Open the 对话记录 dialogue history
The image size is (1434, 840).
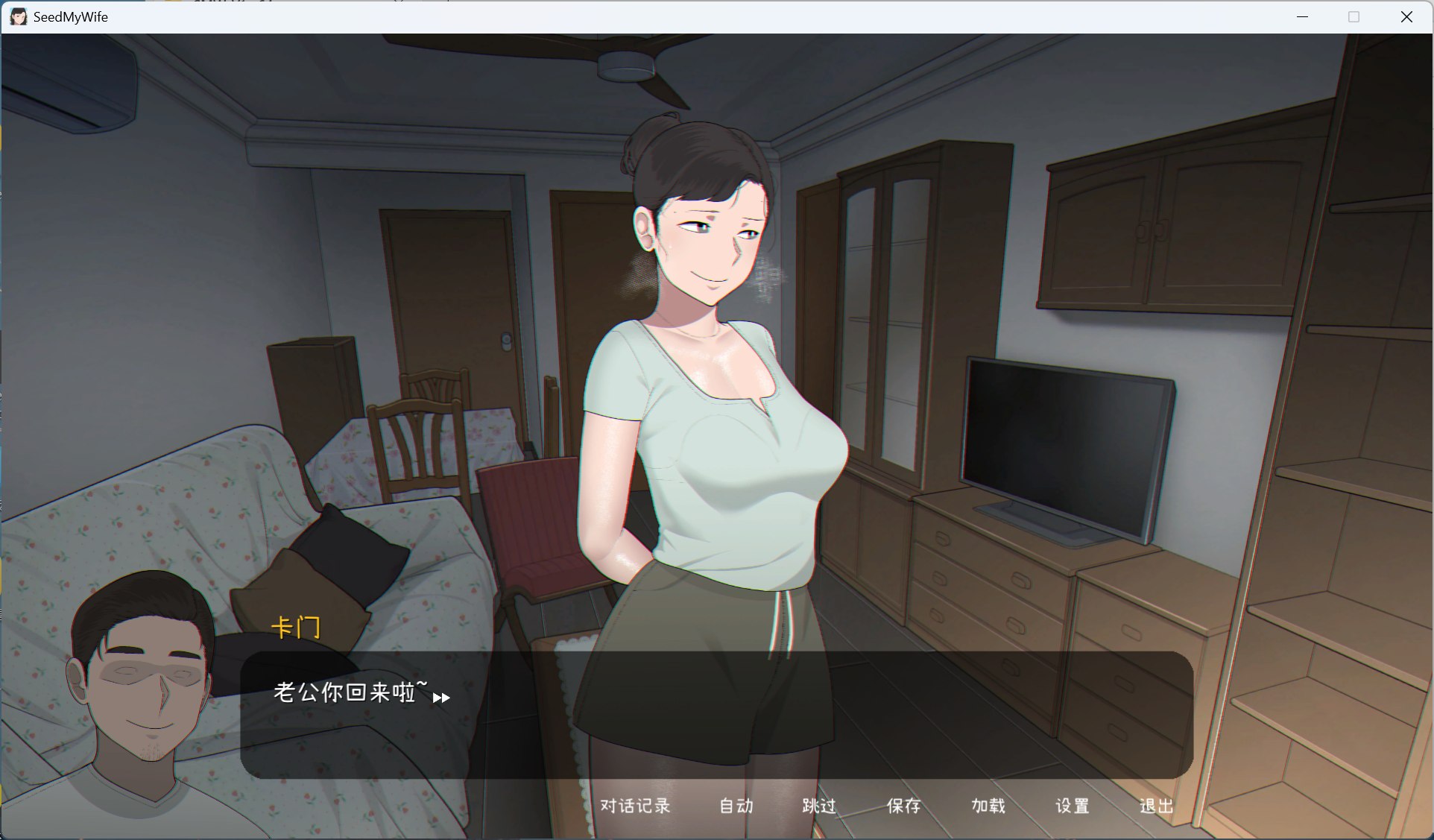(635, 806)
